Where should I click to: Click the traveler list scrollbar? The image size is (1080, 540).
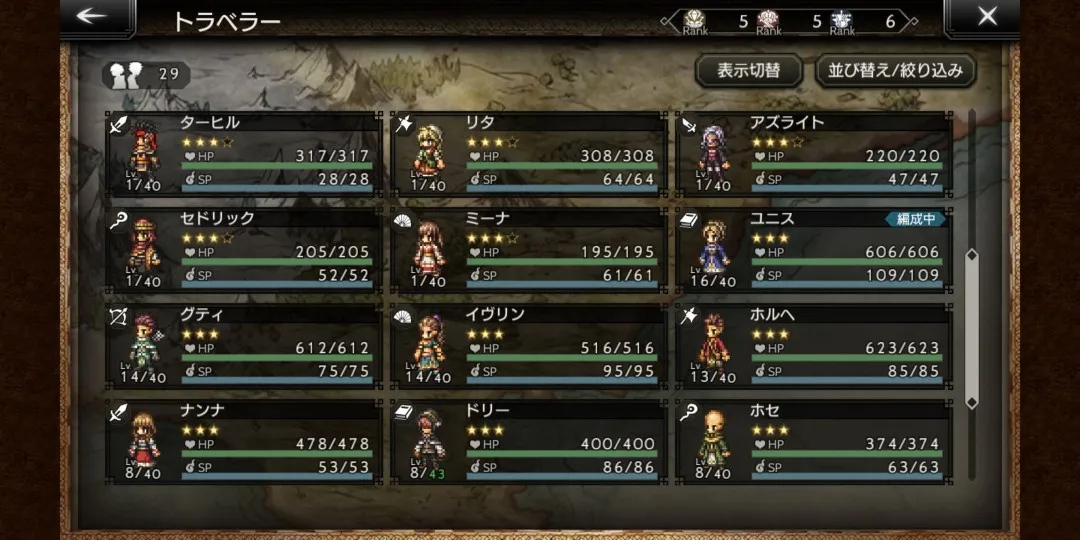971,328
